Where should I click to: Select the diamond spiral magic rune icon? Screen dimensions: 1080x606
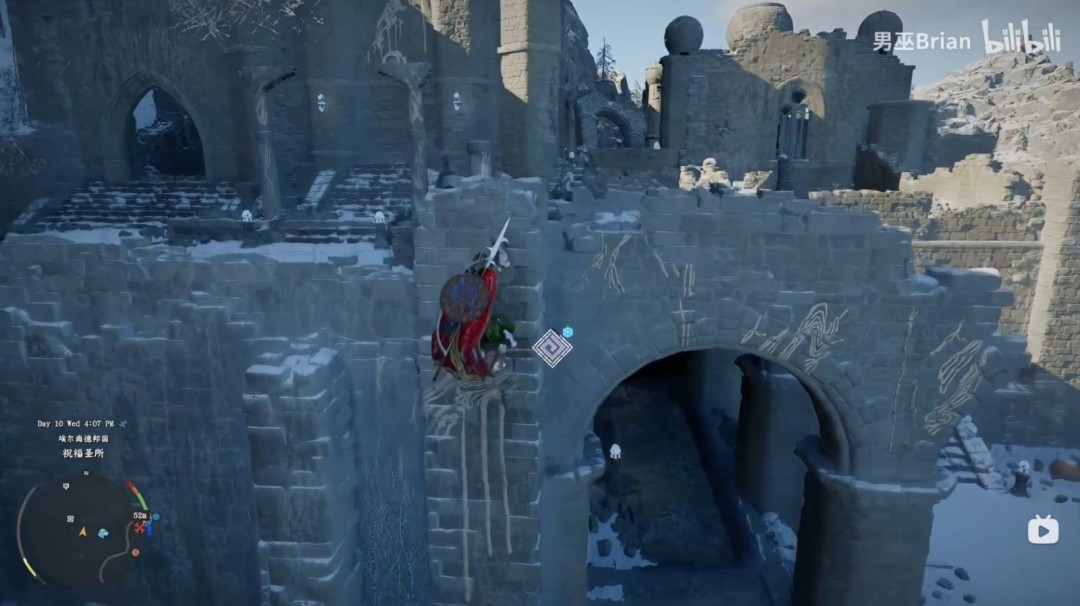551,348
